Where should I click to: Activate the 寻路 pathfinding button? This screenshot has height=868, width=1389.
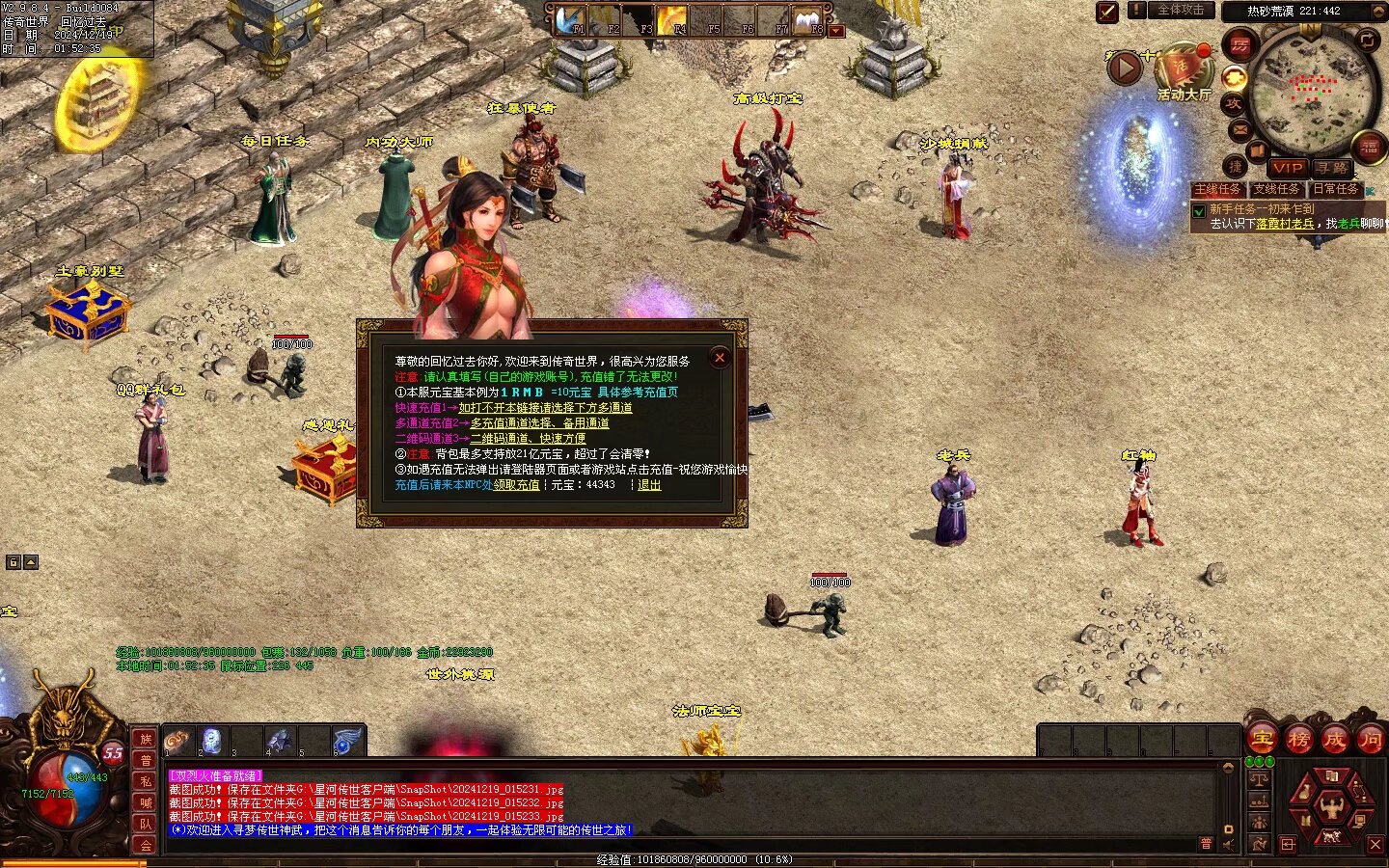pyautogui.click(x=1332, y=168)
